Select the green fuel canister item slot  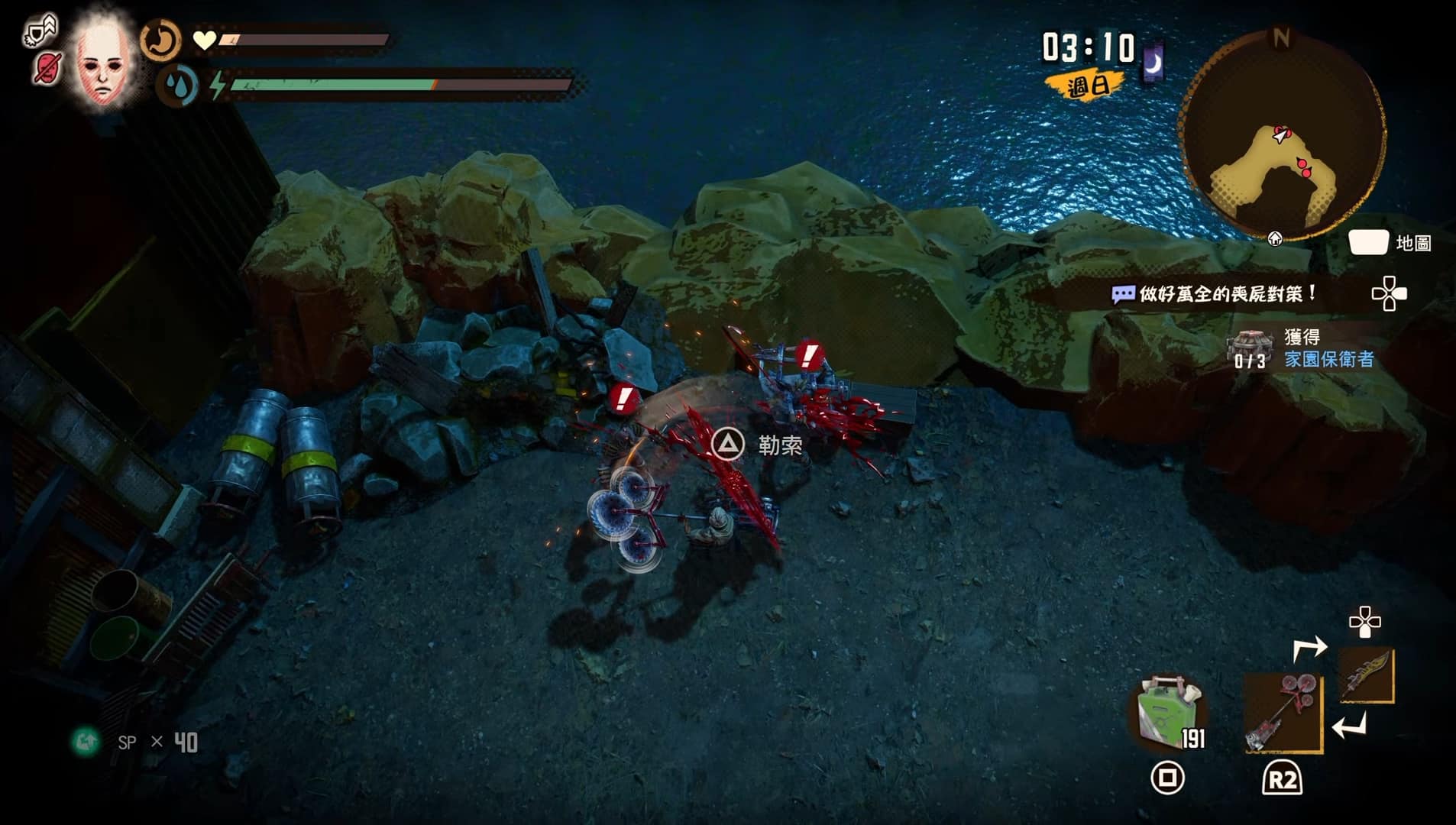click(1167, 712)
